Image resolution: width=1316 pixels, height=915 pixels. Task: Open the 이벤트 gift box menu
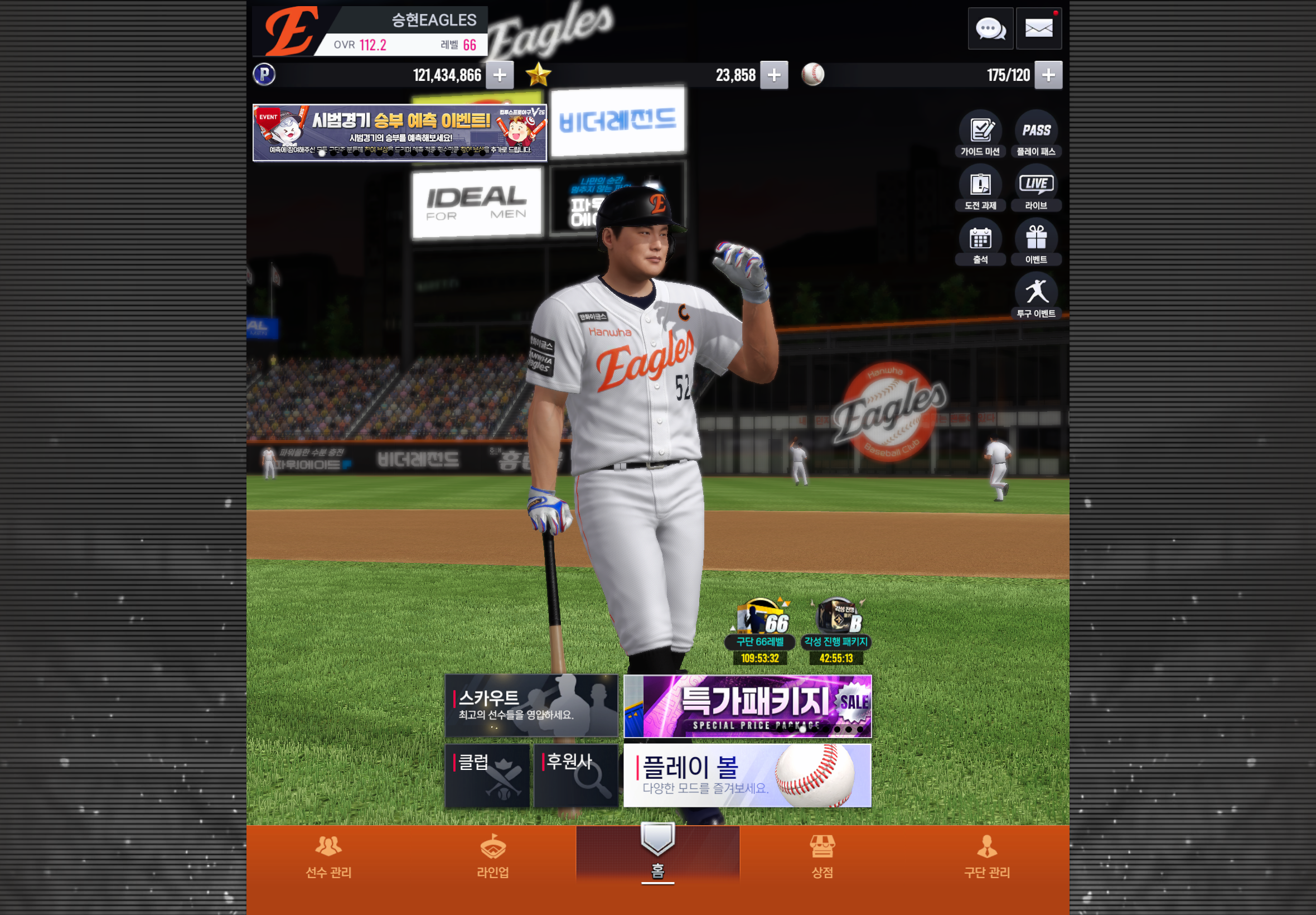point(1036,243)
